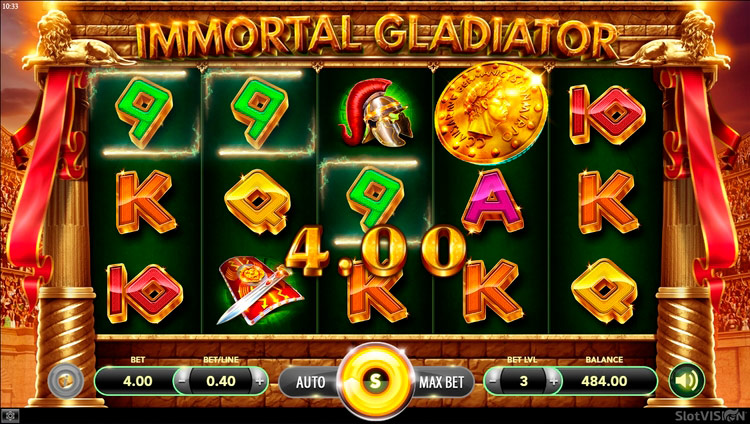750x424 pixels.
Task: Toggle the sound speaker button
Action: click(687, 380)
